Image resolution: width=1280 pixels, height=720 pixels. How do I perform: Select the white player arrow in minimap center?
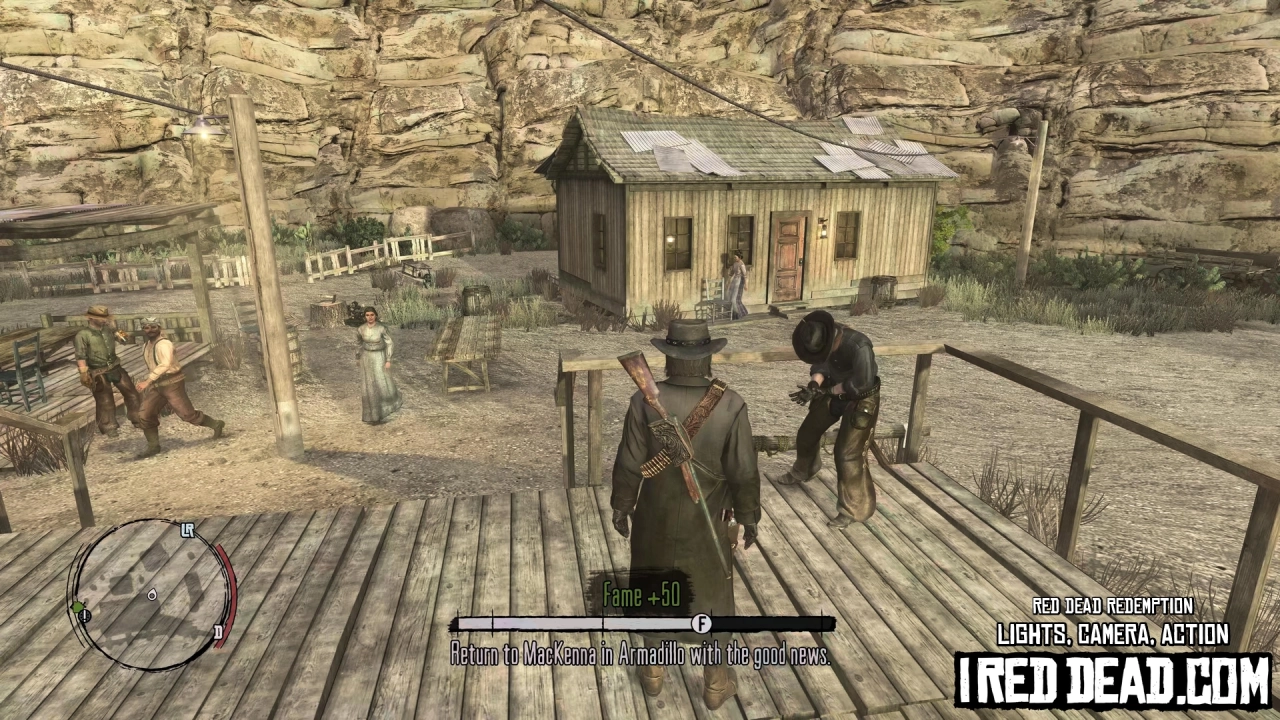pyautogui.click(x=152, y=595)
